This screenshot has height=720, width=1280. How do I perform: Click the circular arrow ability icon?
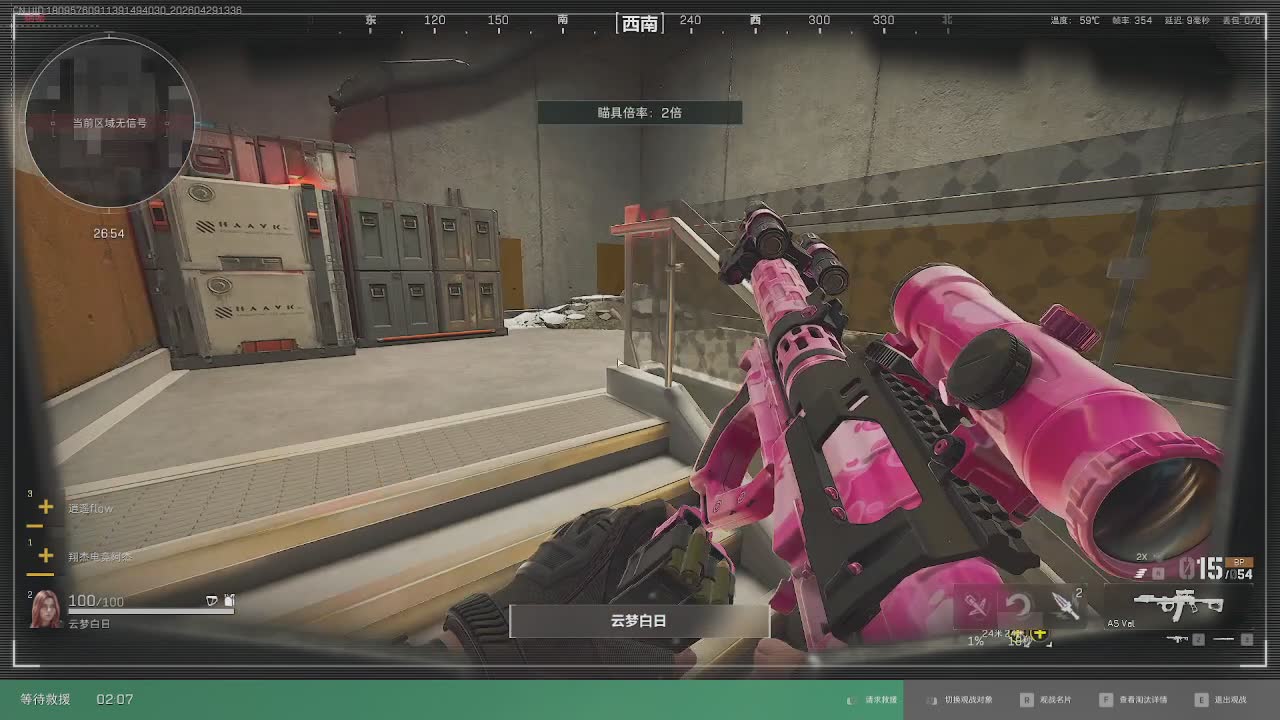pyautogui.click(x=1019, y=606)
